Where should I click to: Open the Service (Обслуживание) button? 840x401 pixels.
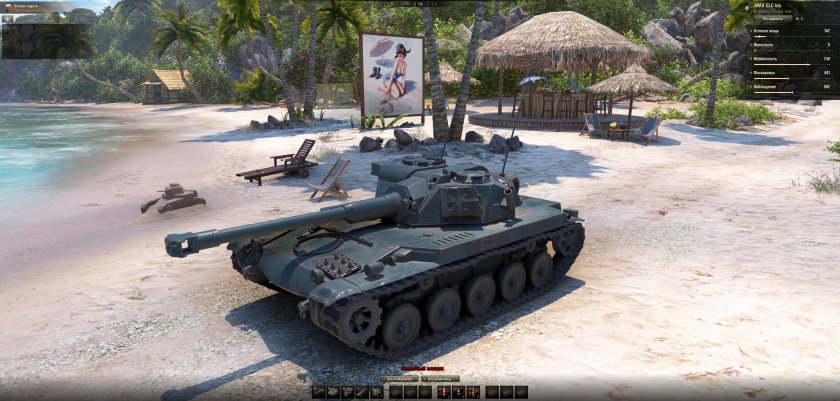tap(399, 379)
